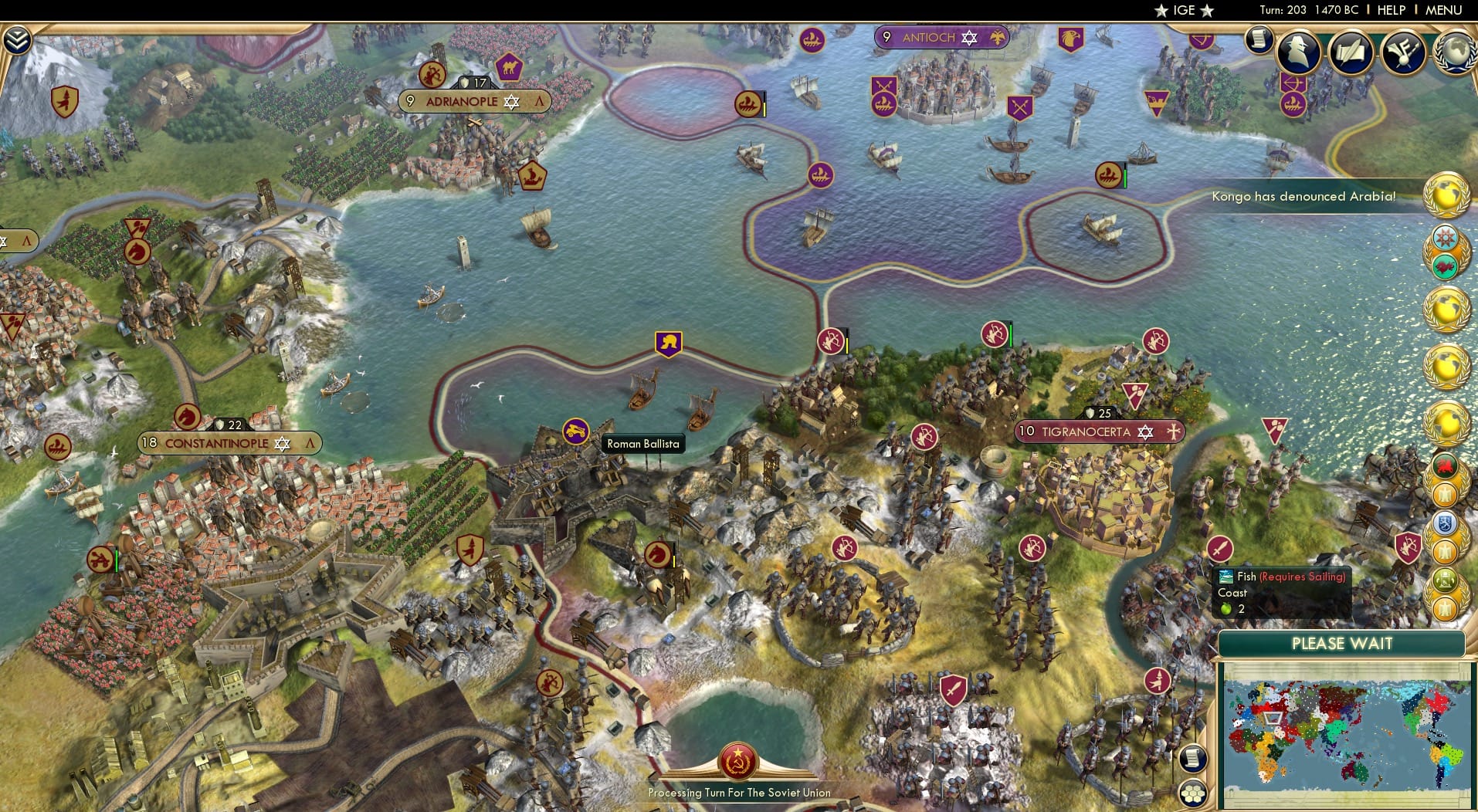Image resolution: width=1478 pixels, height=812 pixels.
Task: Open the Social Policies ribbon icon
Action: pos(1404,52)
